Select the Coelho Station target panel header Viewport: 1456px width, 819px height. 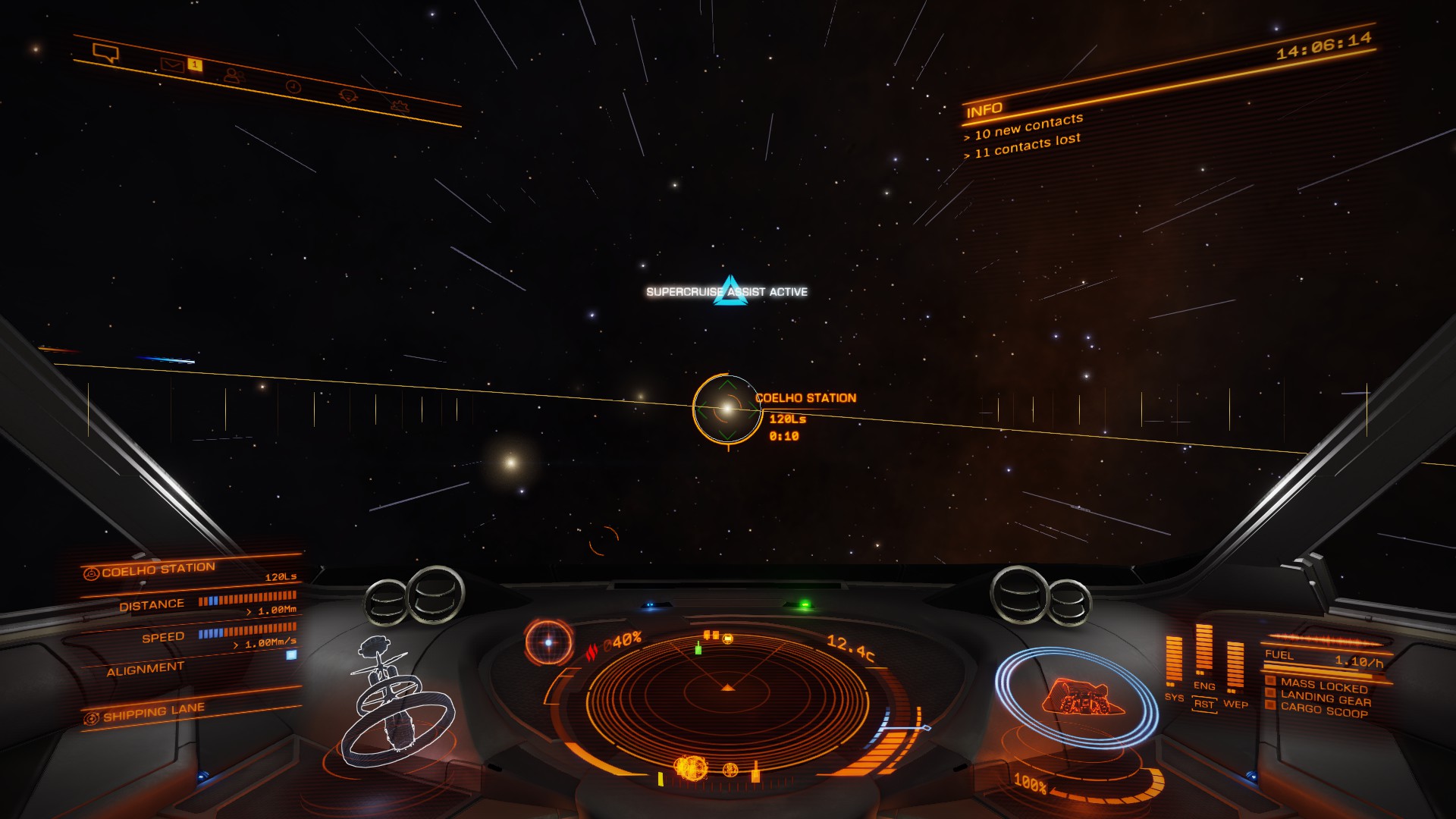pyautogui.click(x=158, y=570)
